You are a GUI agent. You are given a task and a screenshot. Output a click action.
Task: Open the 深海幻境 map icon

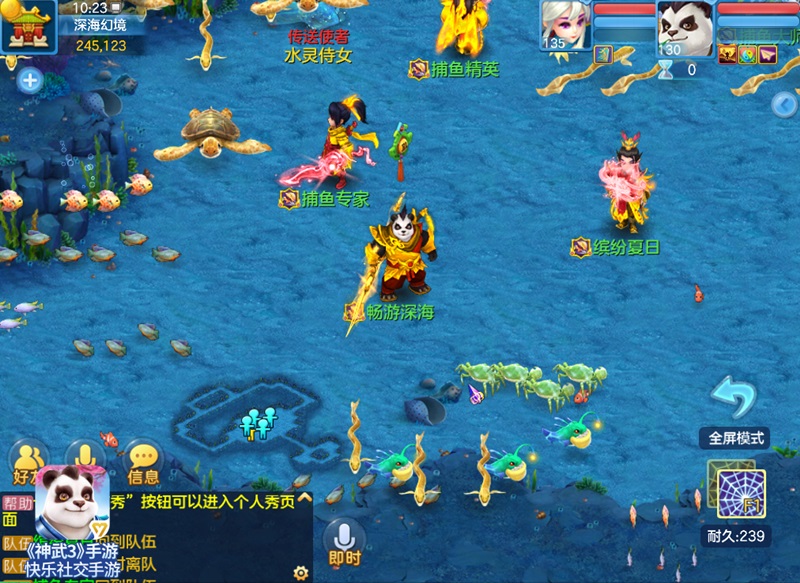[x=27, y=24]
